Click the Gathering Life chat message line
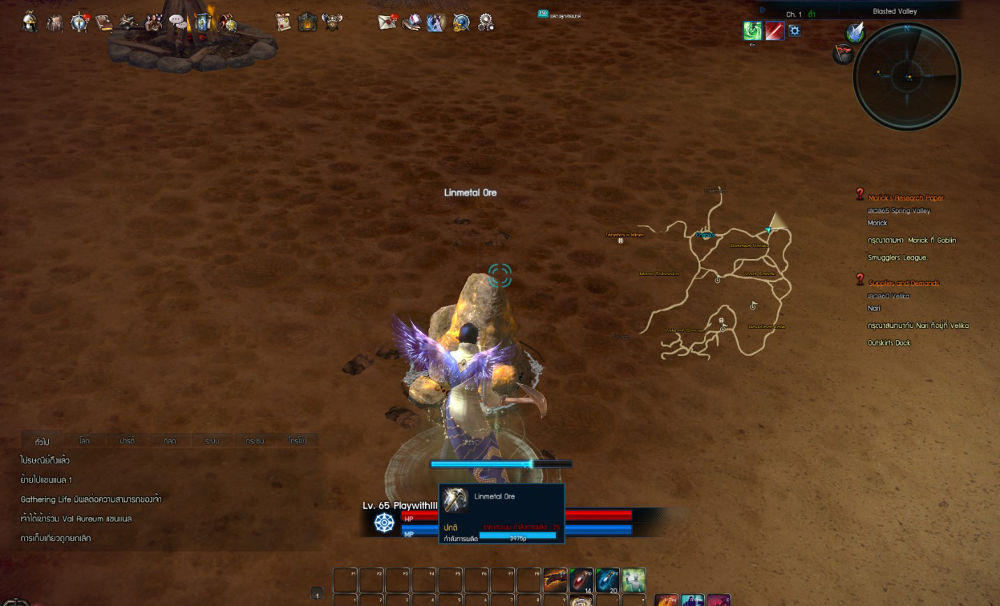The width and height of the screenshot is (1000, 606). [91, 499]
